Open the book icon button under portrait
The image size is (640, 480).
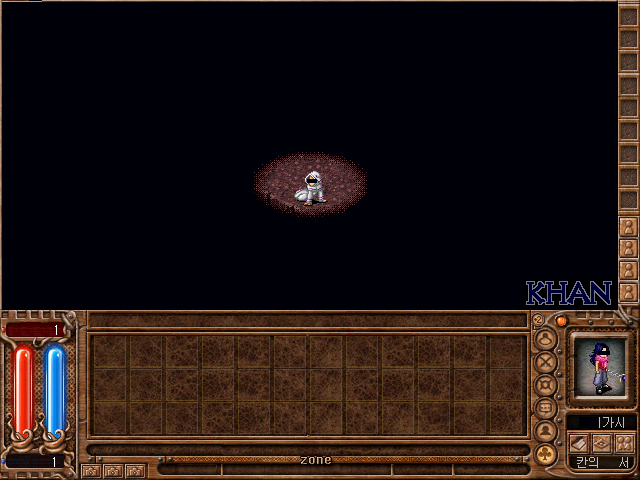pyautogui.click(x=578, y=442)
